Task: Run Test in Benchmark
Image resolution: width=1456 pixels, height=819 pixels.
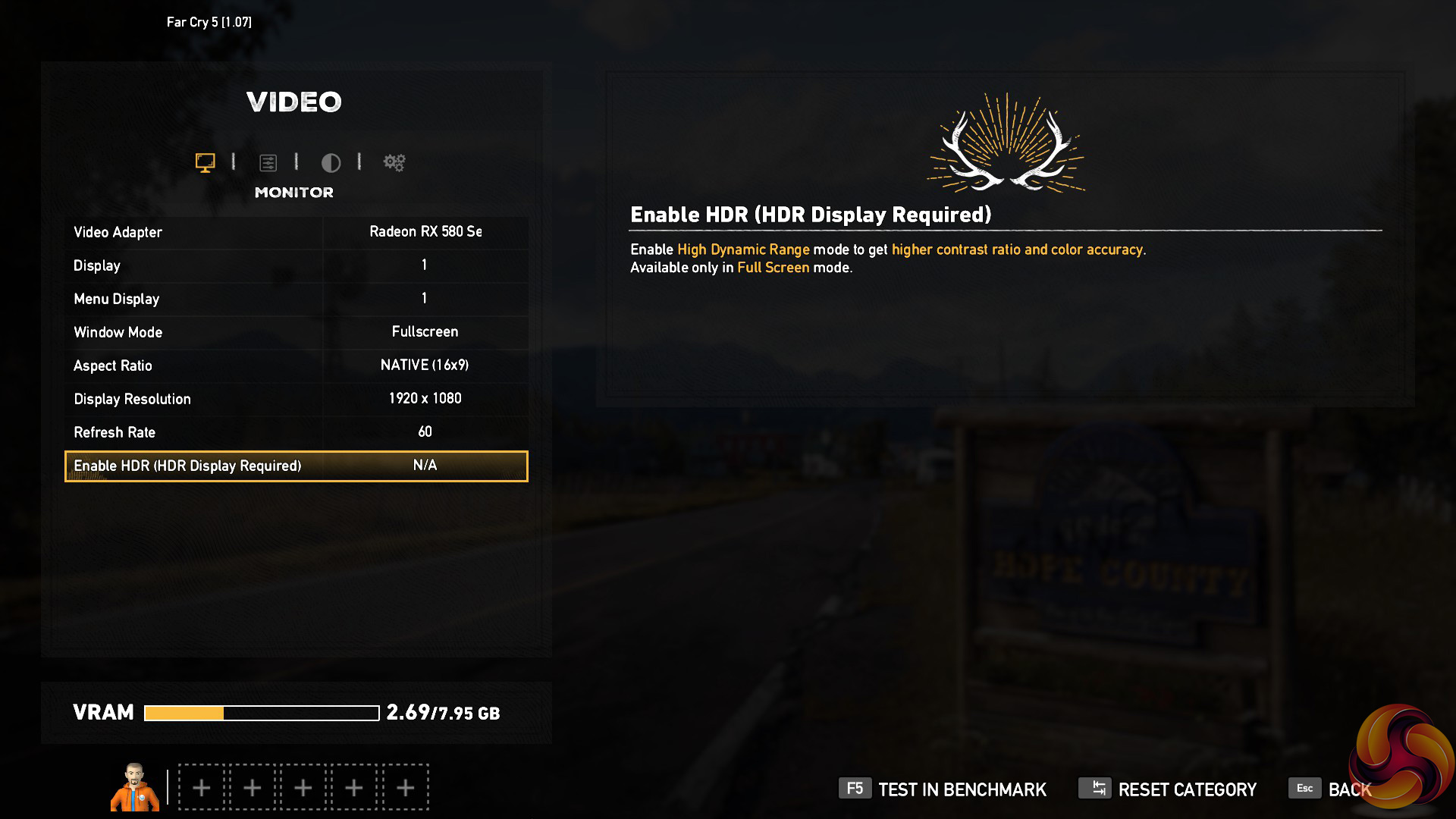Action: 943,789
